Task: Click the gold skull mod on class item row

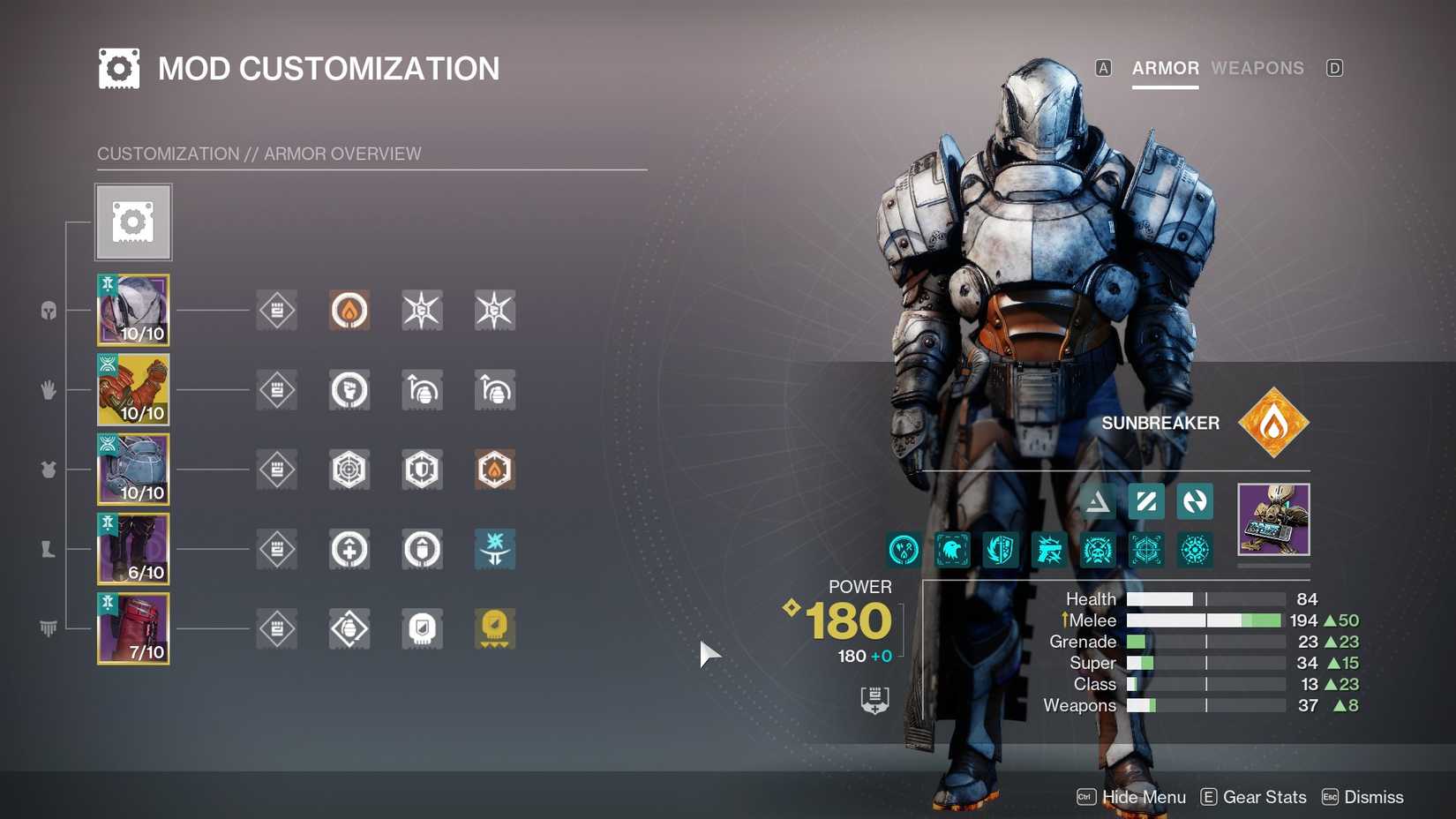Action: click(x=494, y=627)
